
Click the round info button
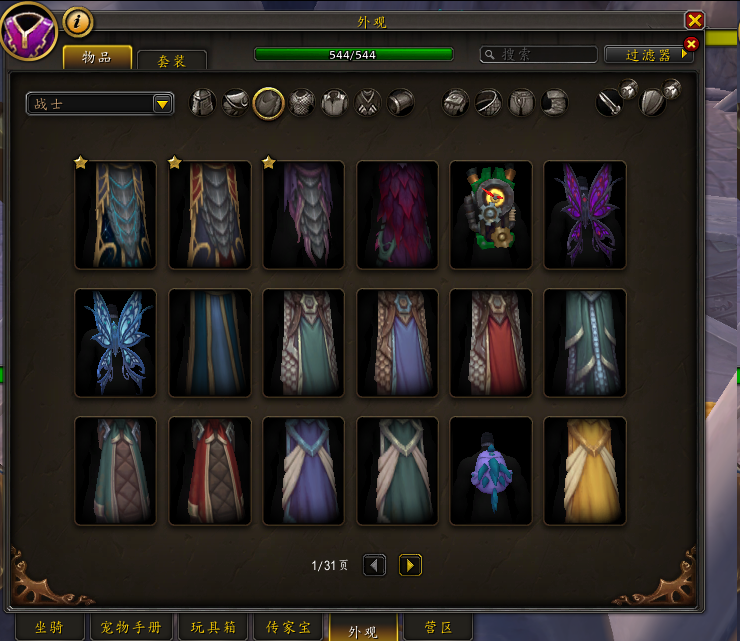pos(78,20)
